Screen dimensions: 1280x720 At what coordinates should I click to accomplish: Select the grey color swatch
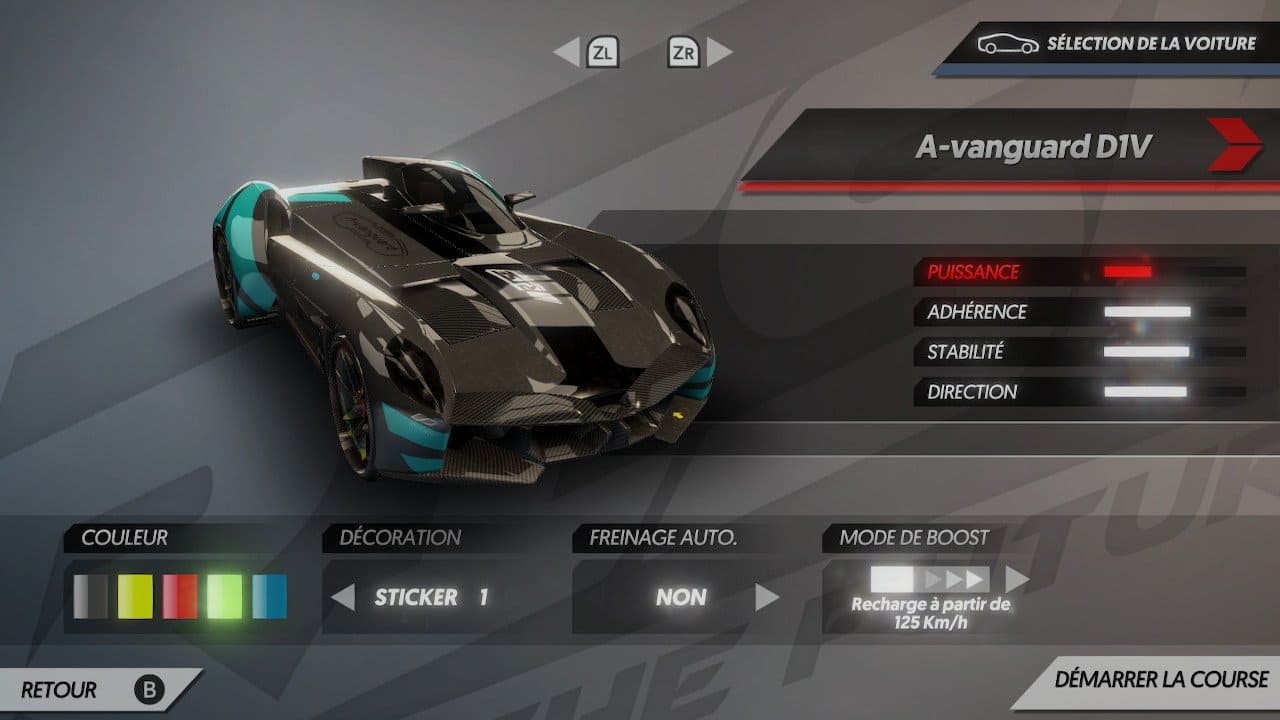tap(90, 597)
